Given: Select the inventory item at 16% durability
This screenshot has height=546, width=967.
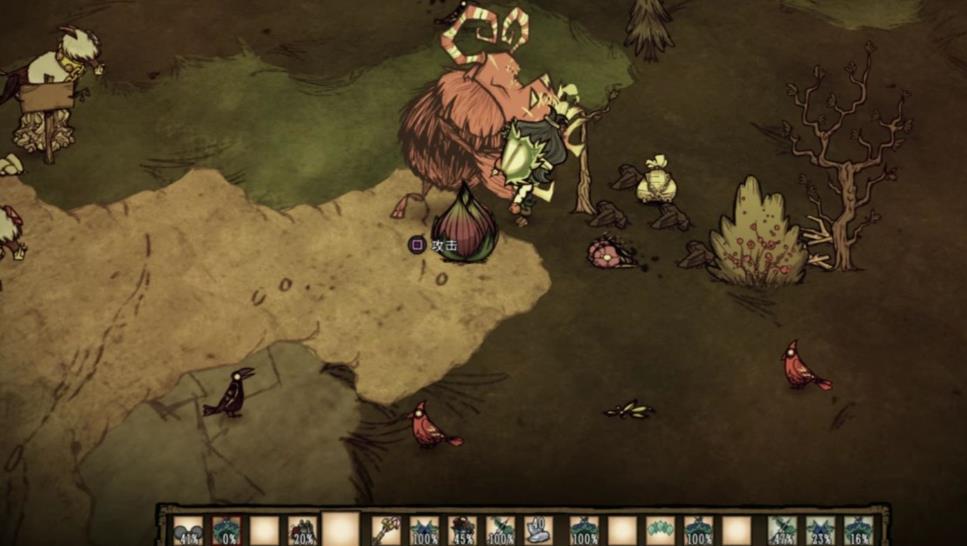Looking at the screenshot, I should 858,531.
